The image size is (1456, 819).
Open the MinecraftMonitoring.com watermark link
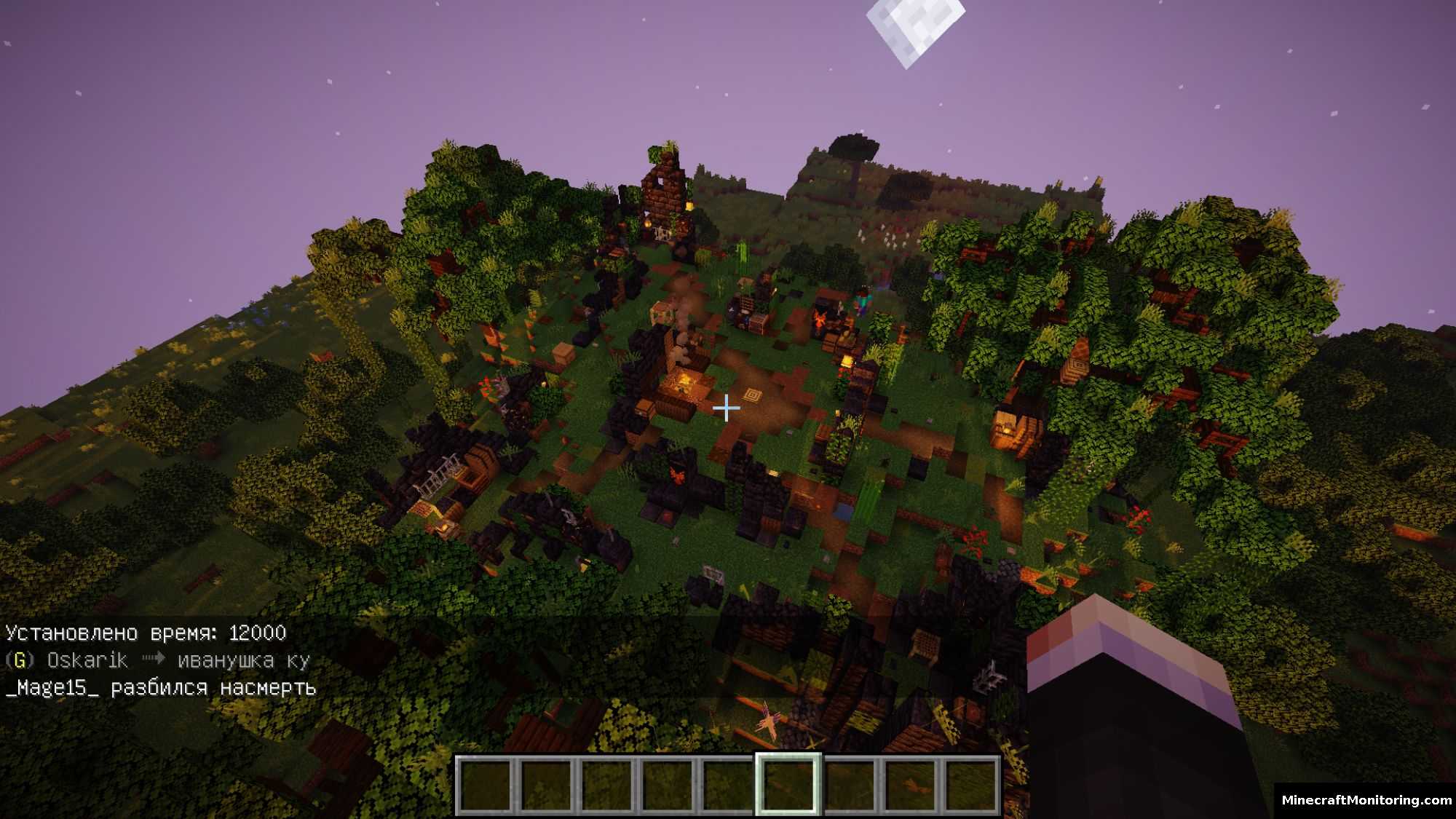click(x=1366, y=800)
